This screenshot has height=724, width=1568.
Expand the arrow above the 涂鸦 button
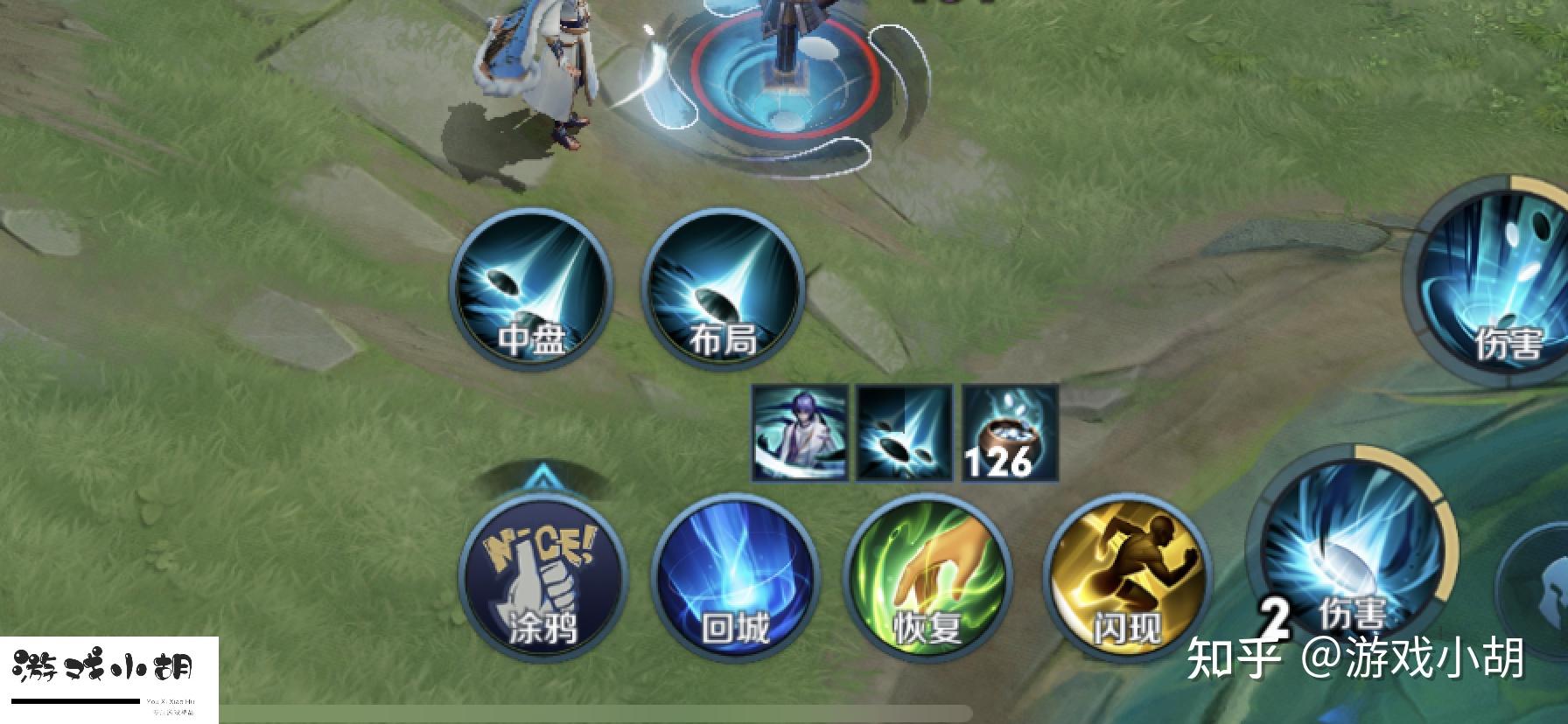click(542, 477)
